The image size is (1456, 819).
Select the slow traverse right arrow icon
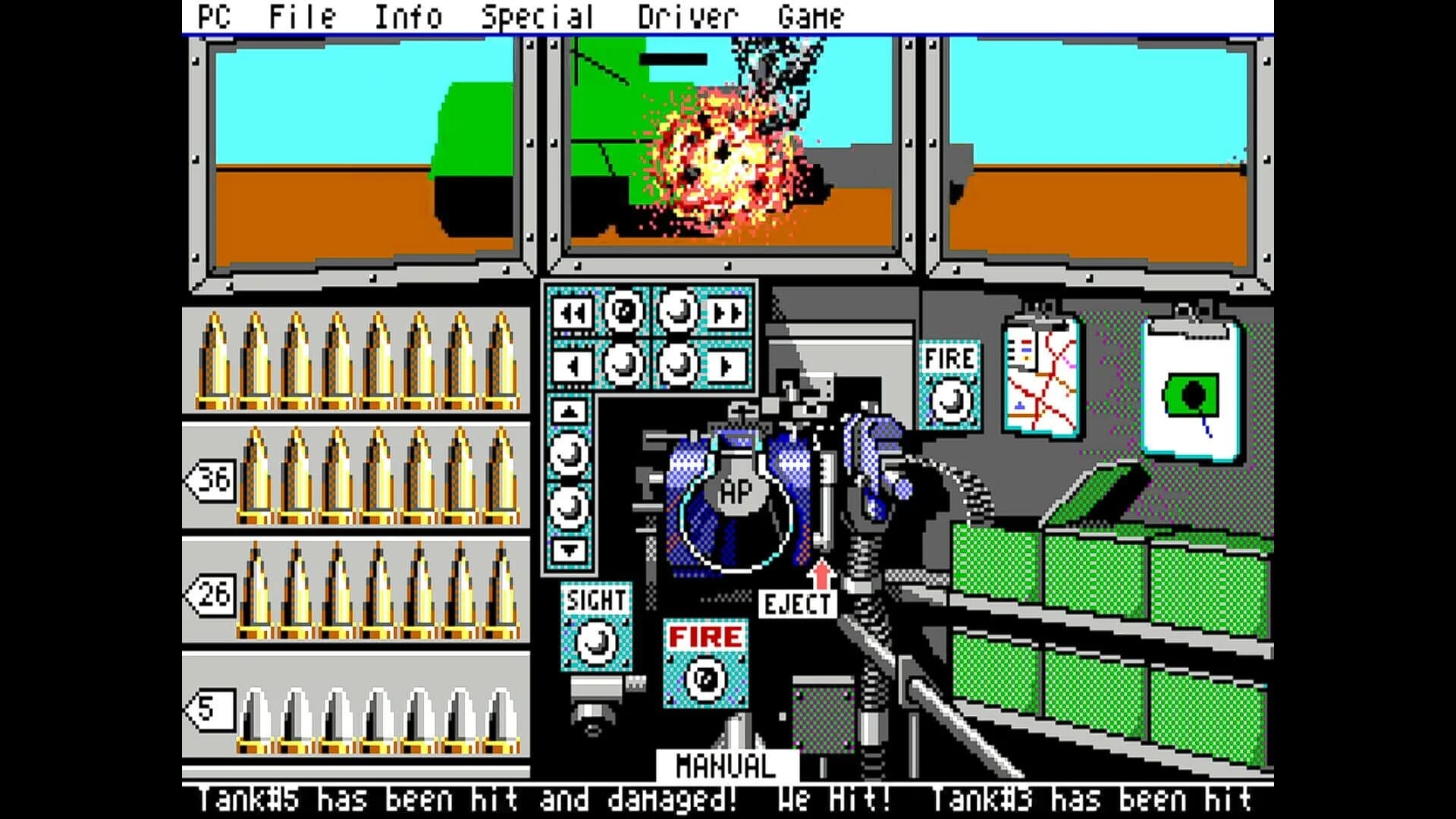[x=726, y=365]
